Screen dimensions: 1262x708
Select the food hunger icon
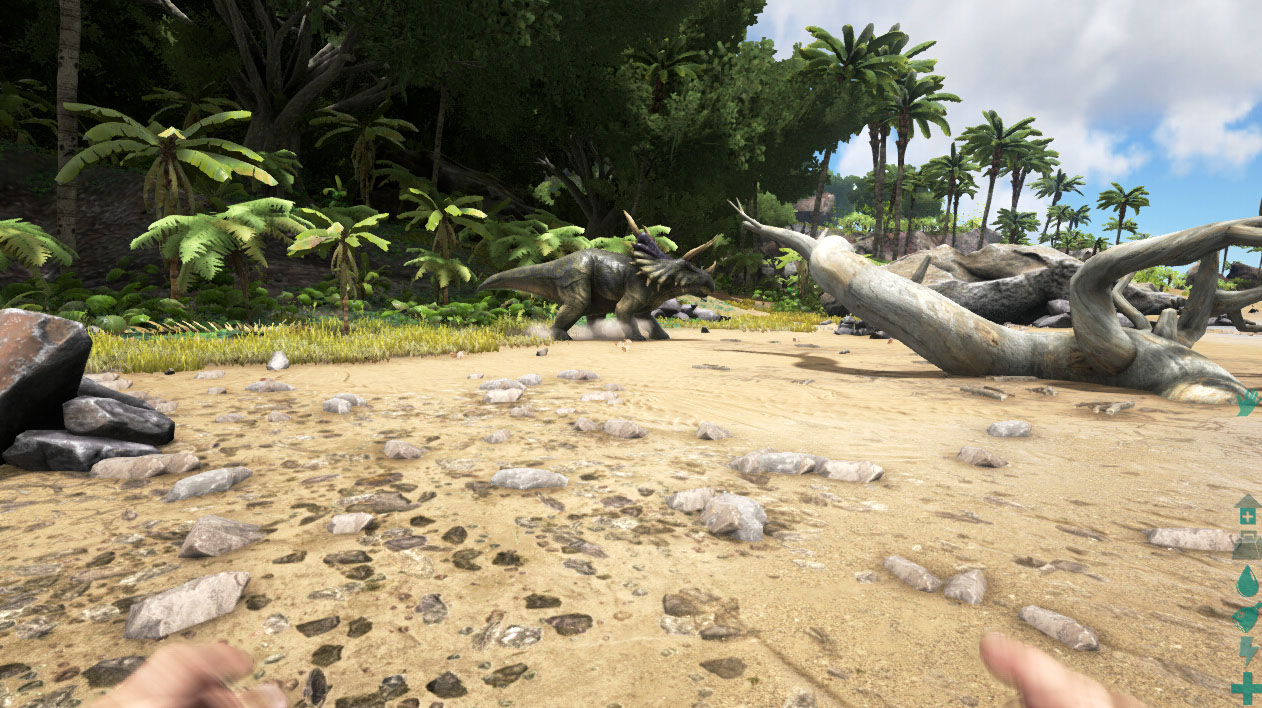(1247, 617)
